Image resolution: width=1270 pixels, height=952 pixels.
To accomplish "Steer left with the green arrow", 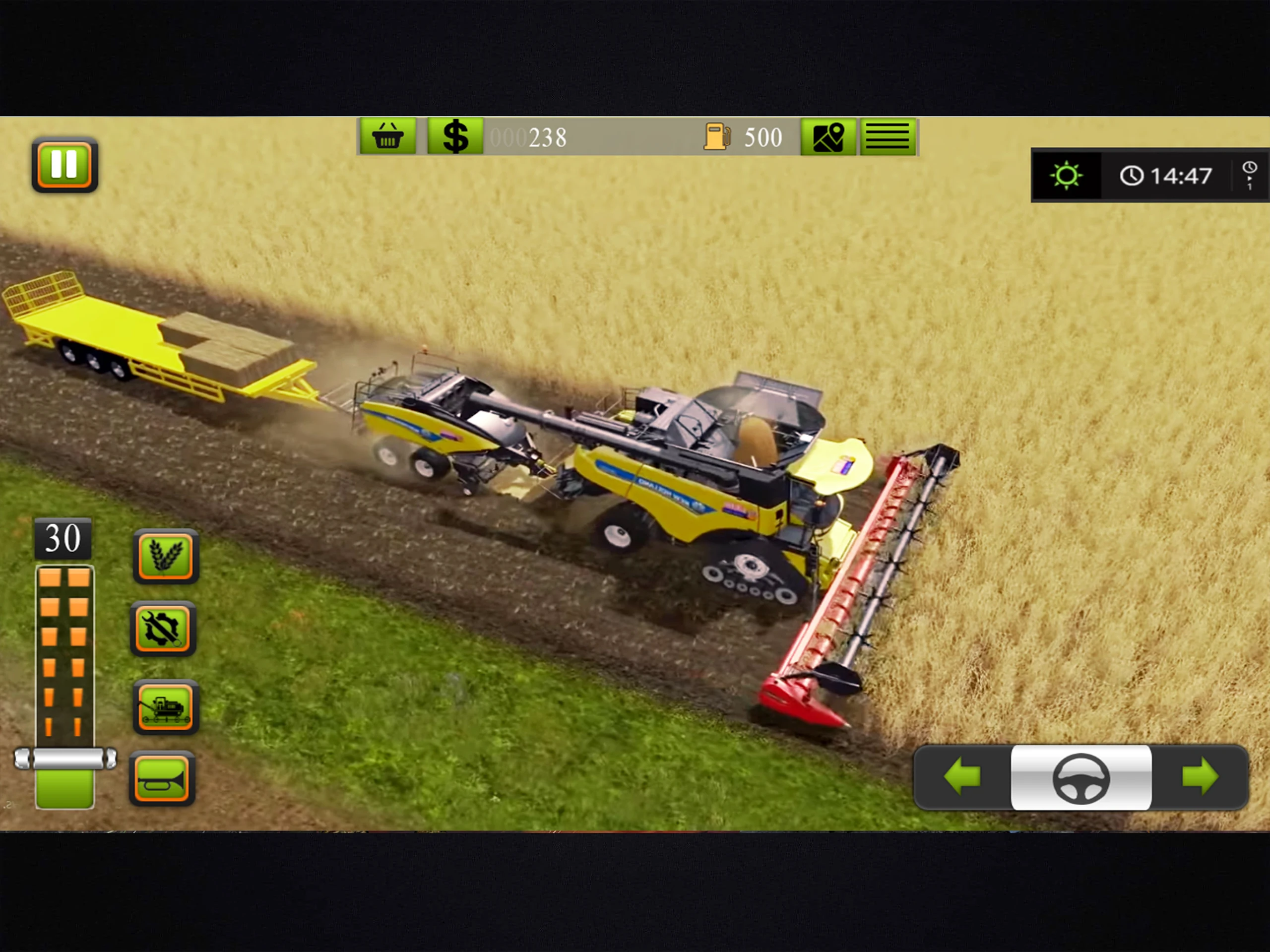I will tap(962, 777).
